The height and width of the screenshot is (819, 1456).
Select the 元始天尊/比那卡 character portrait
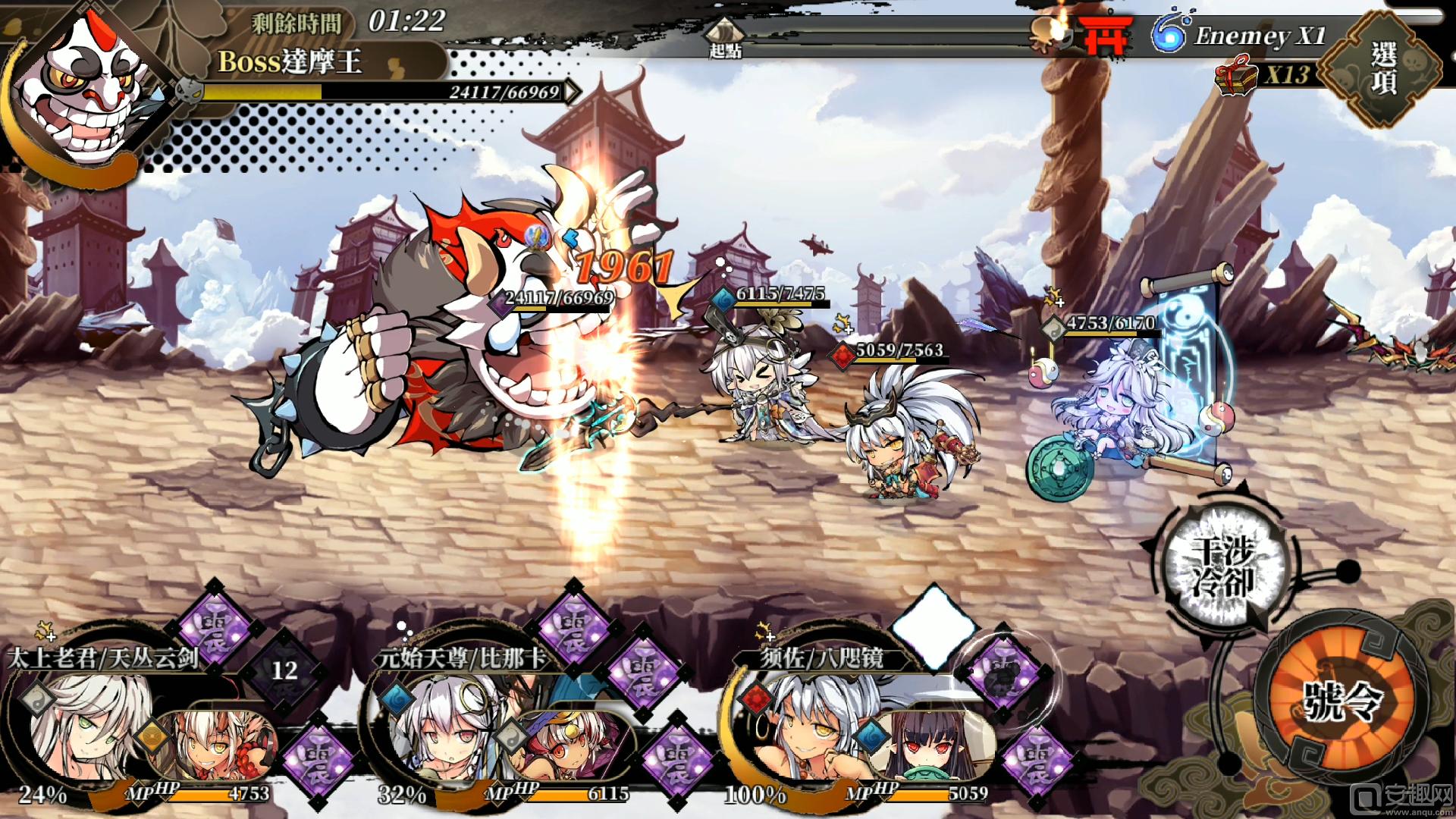click(x=440, y=728)
